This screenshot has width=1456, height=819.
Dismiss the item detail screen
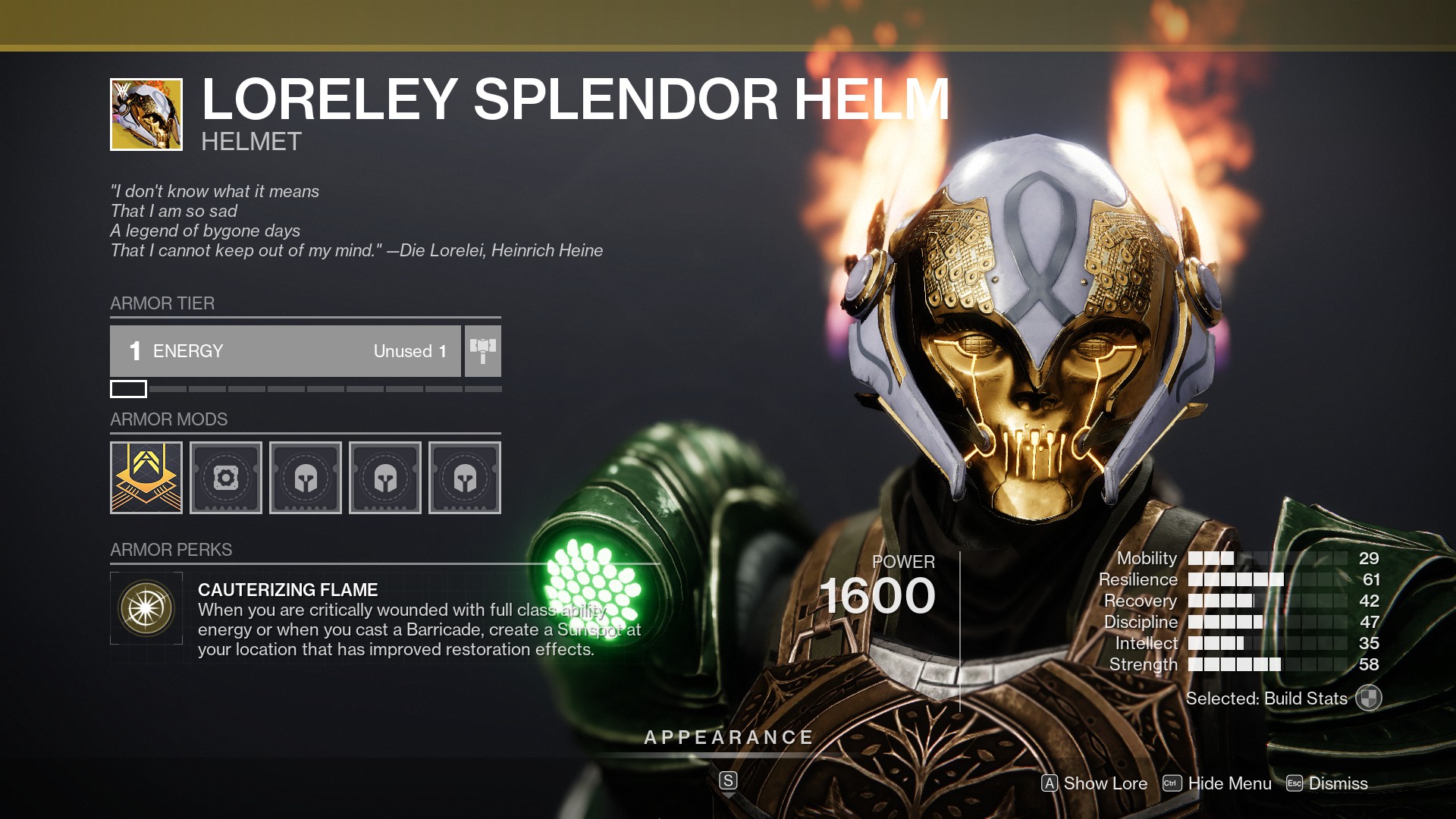click(1338, 783)
